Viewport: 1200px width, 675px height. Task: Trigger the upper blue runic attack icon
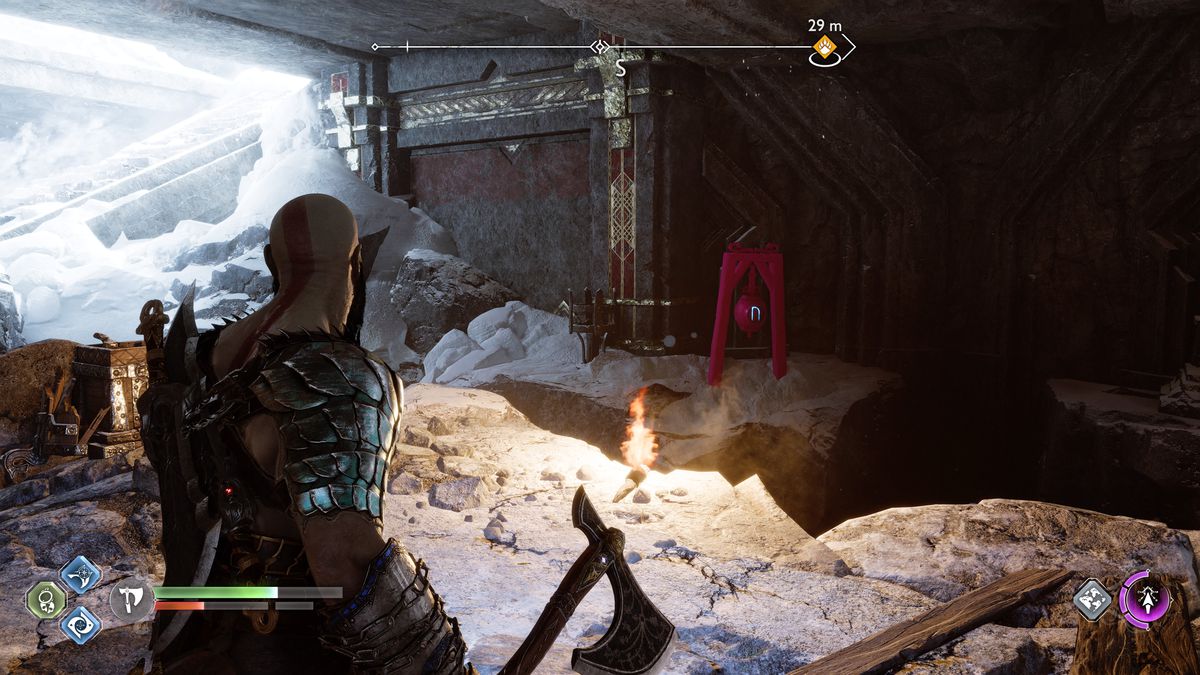[x=80, y=575]
